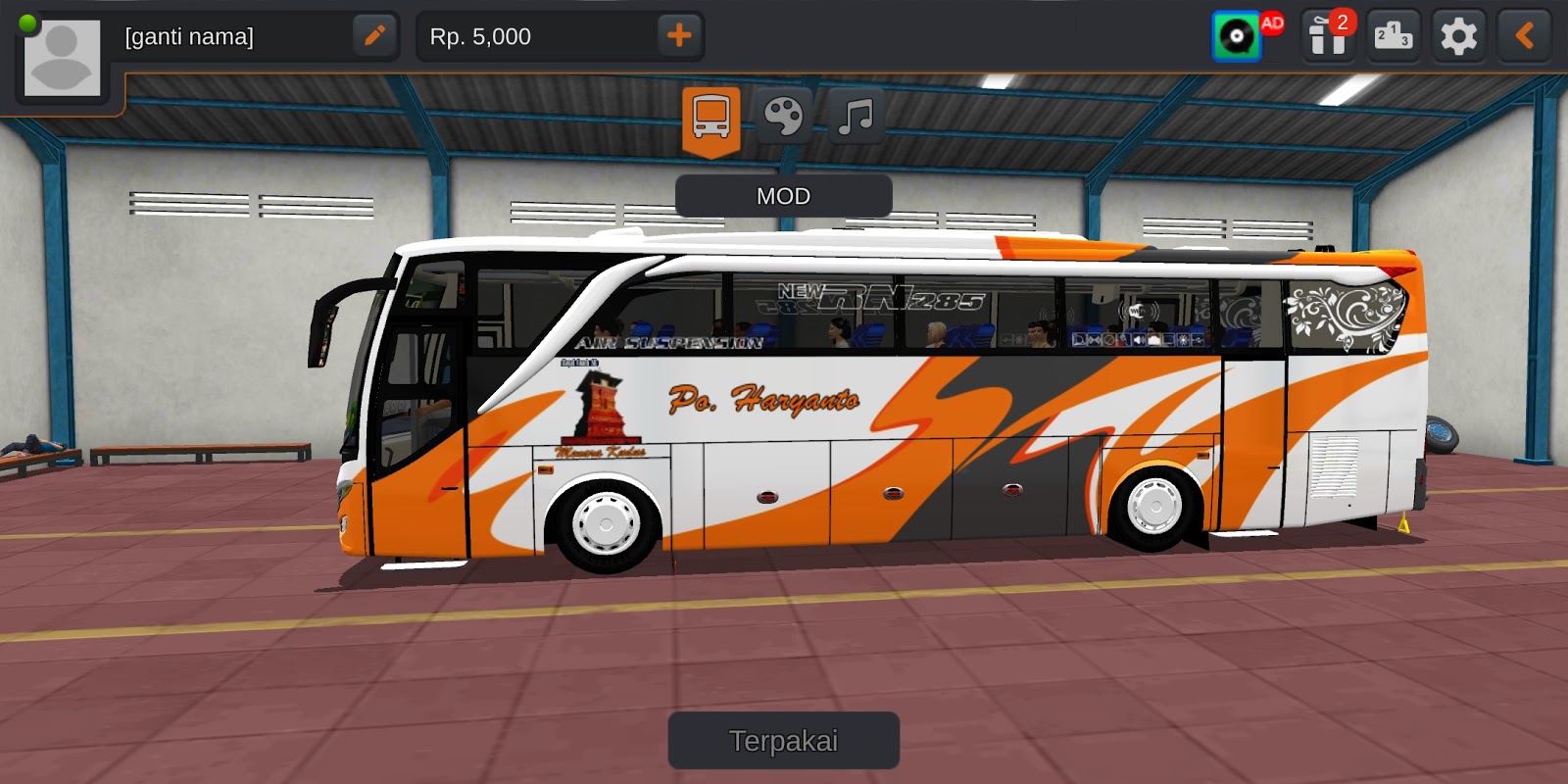Viewport: 1568px width, 784px height.
Task: Click the orange back arrow button
Action: (1523, 36)
